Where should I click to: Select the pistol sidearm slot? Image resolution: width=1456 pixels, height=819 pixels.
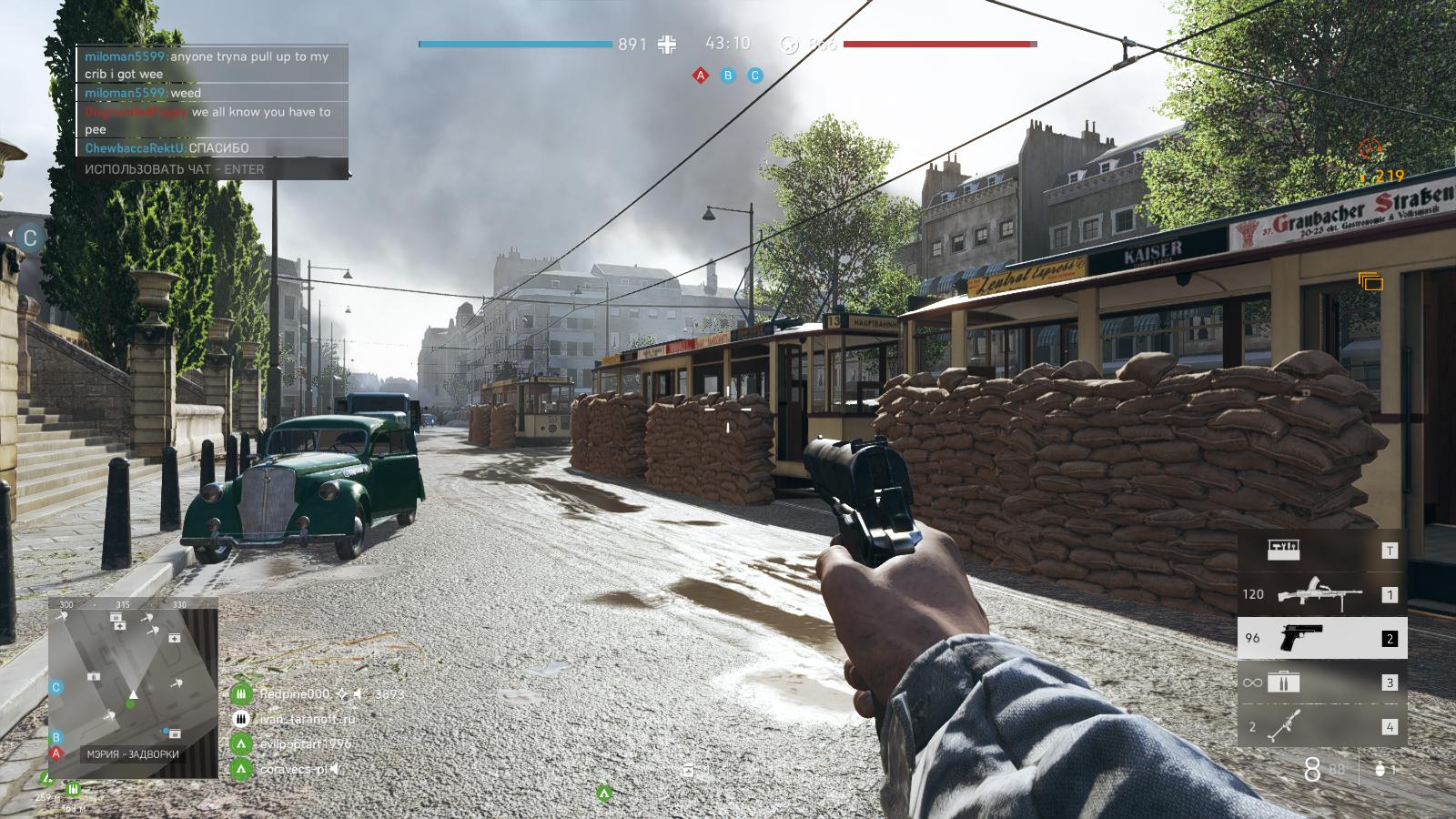[x=1321, y=638]
